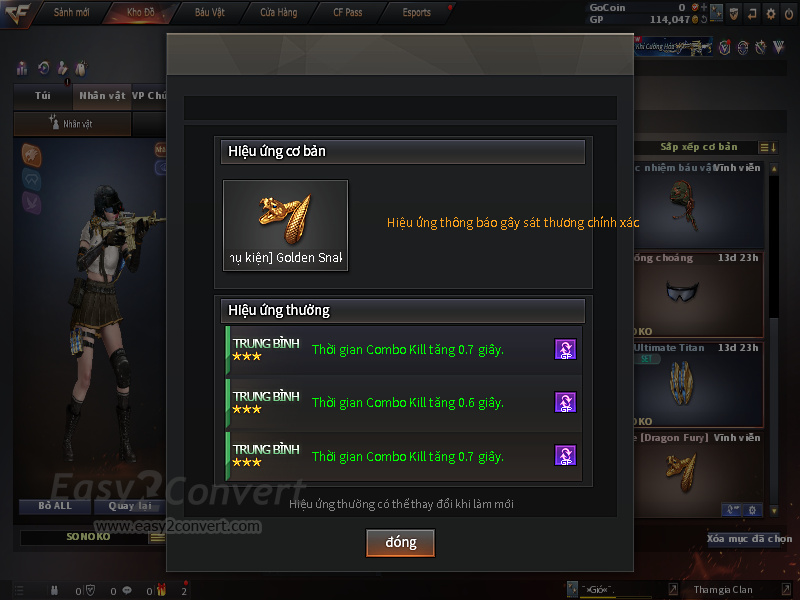Open the Sắp xếp cơ bản sort dropdown

[x=698, y=147]
